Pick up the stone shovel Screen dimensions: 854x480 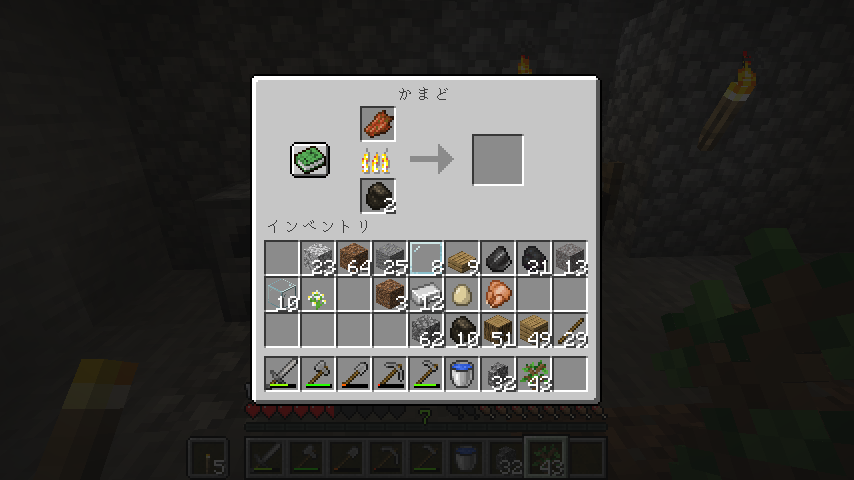[354, 375]
